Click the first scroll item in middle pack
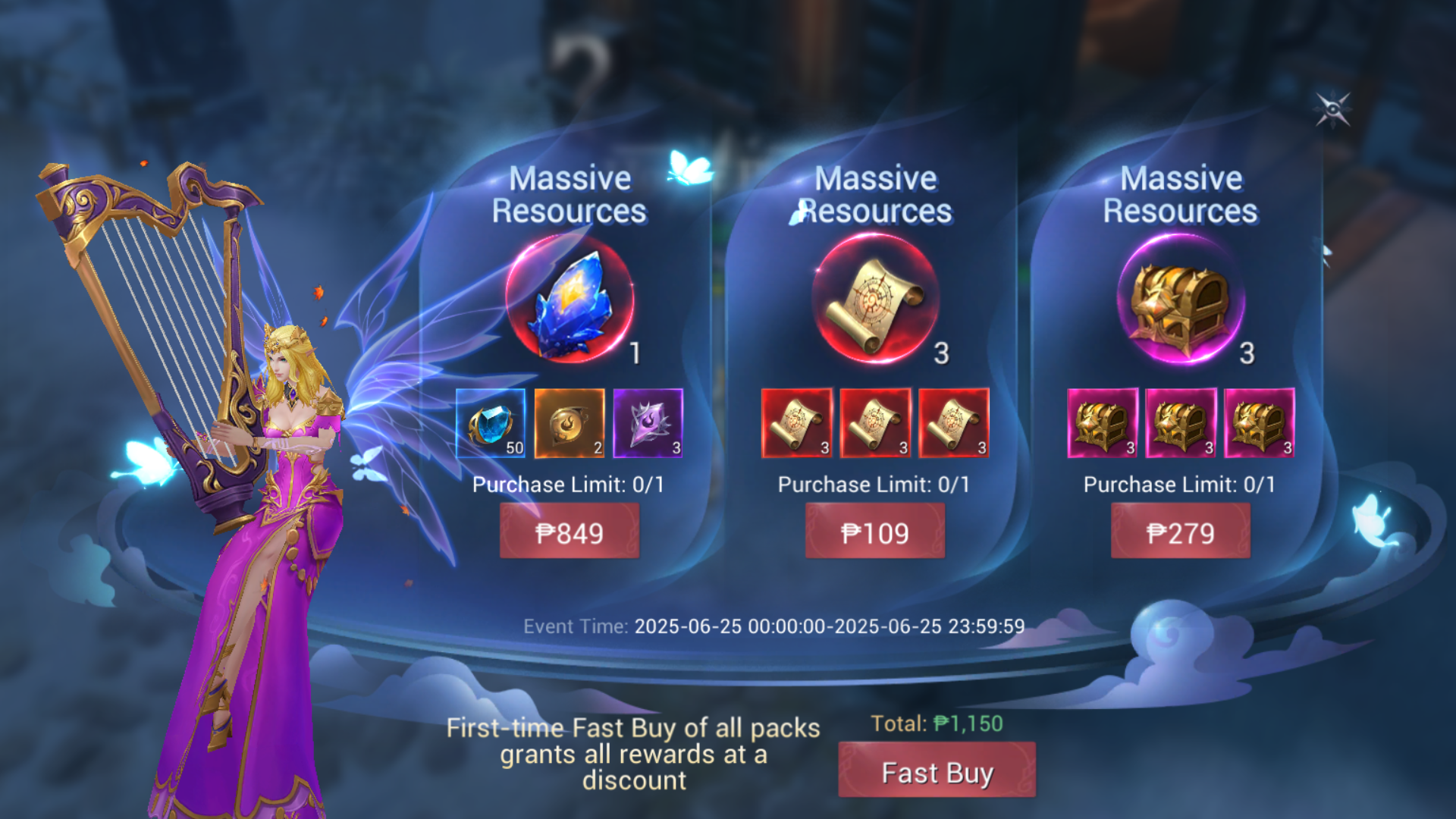1456x819 pixels. (x=797, y=423)
